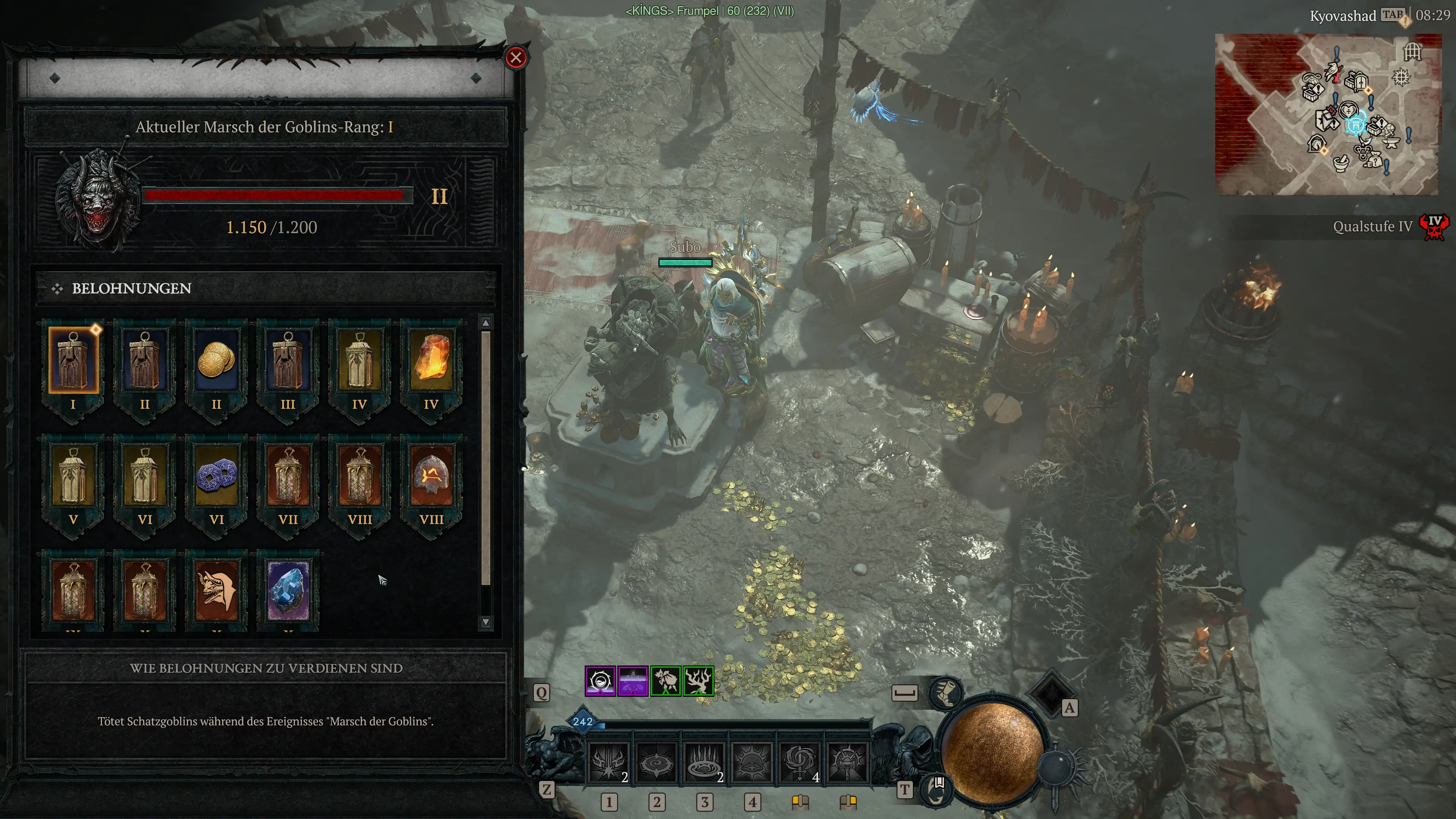Screen dimensions: 1456x819
Task: Select the goblin head reward icon
Action: 216,591
